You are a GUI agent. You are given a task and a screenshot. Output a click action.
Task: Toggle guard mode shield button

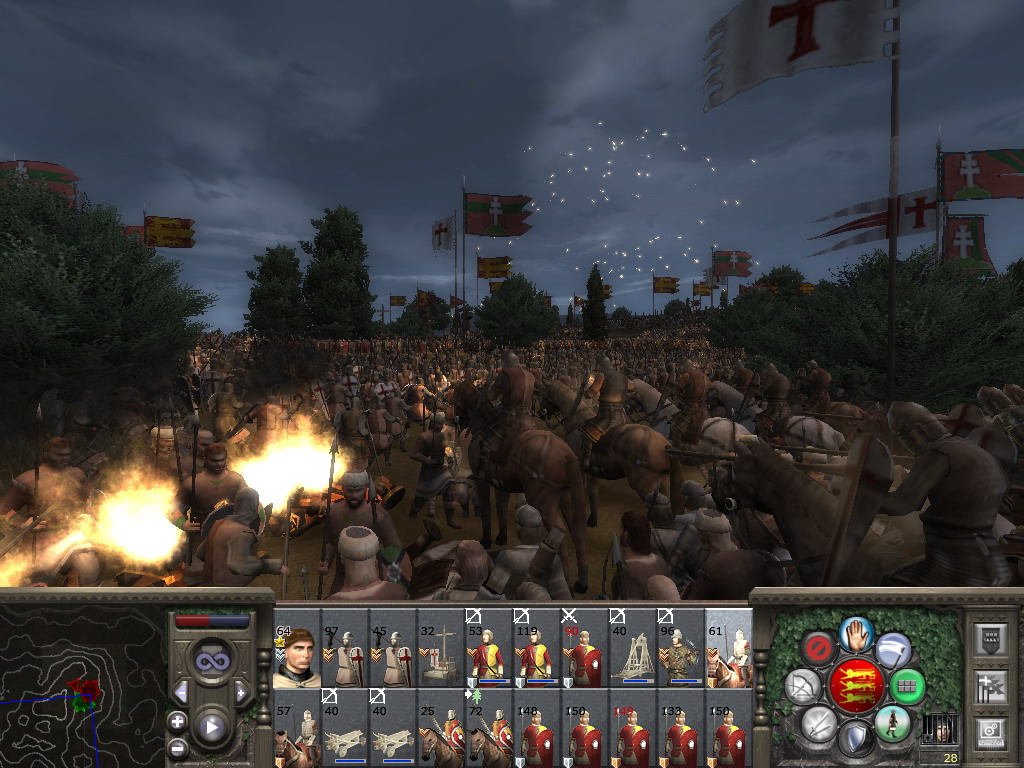coord(855,740)
